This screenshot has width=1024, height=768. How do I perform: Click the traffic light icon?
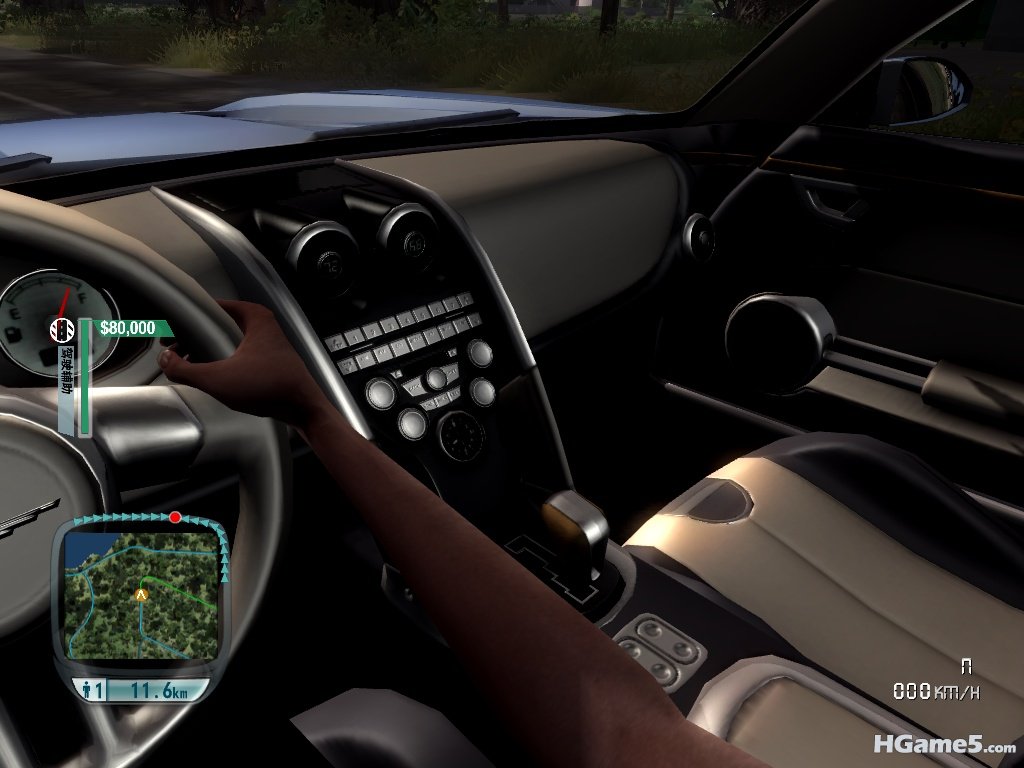point(62,328)
